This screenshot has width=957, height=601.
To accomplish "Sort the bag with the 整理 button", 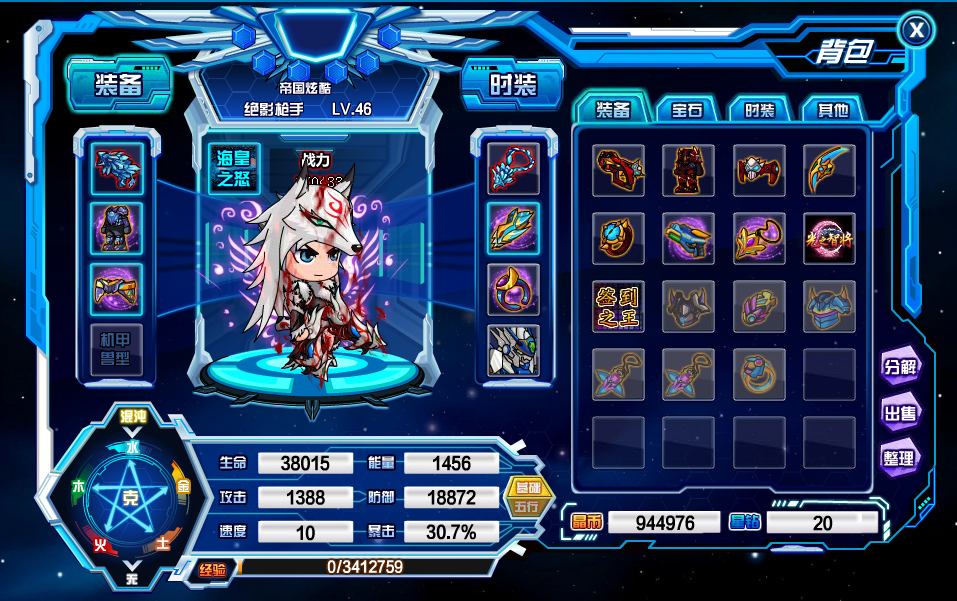I will [899, 458].
